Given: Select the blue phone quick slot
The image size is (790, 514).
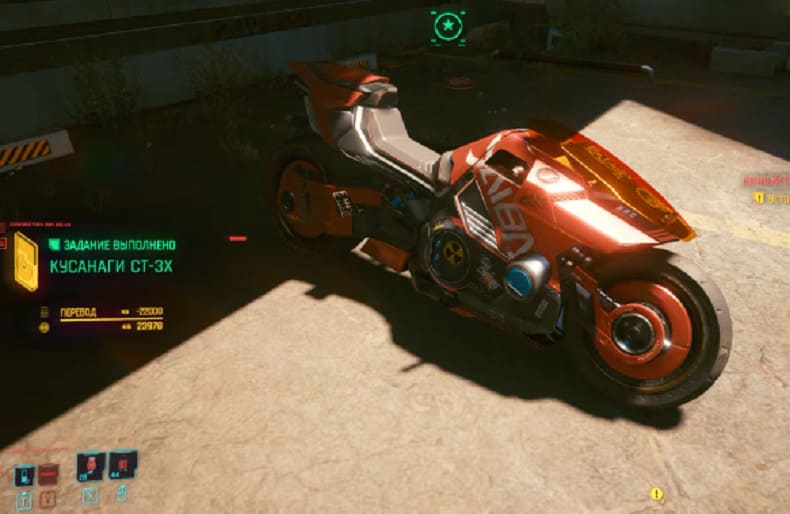Looking at the screenshot, I should click(x=23, y=475).
